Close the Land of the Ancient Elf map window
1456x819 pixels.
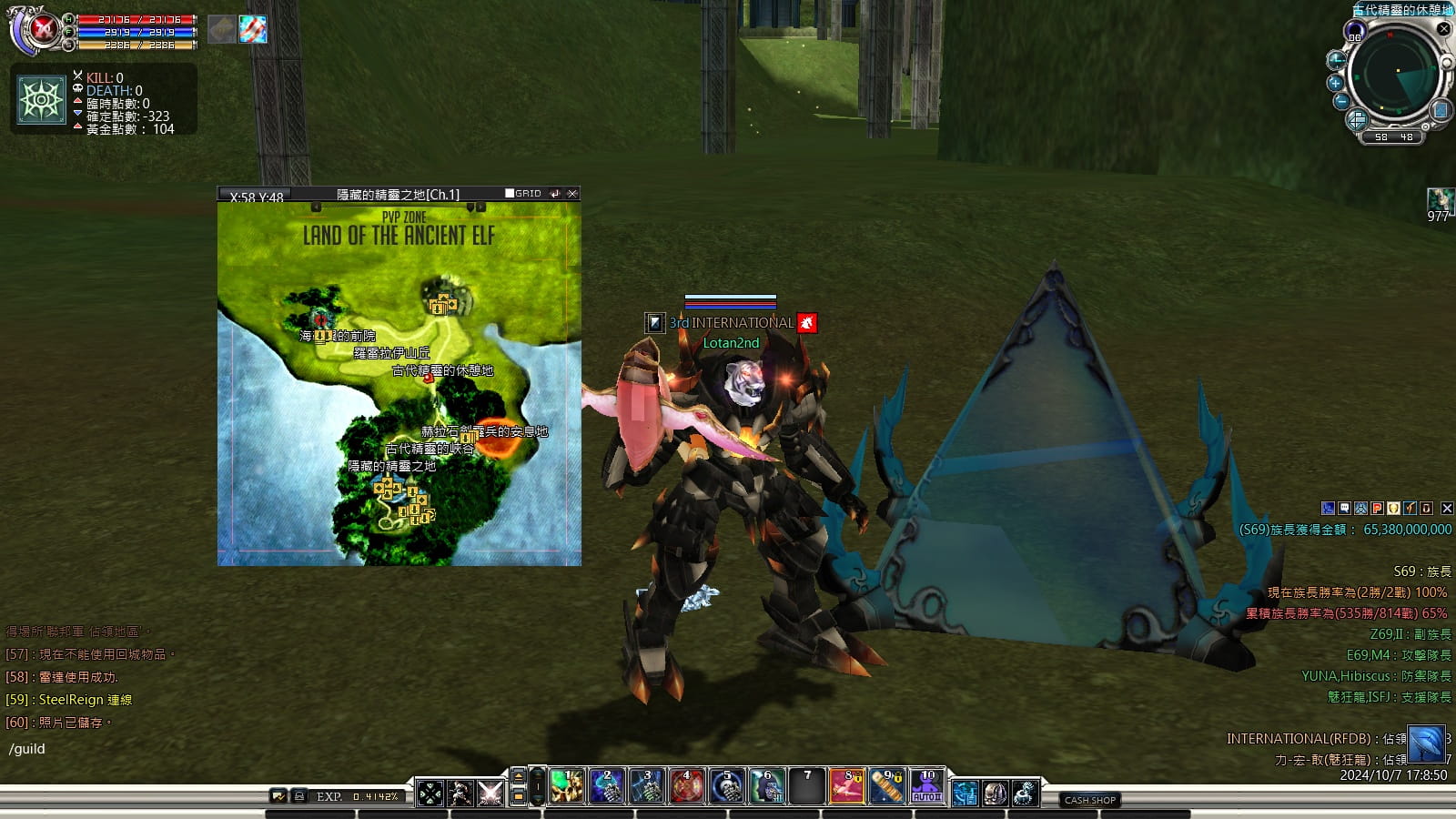pos(572,194)
